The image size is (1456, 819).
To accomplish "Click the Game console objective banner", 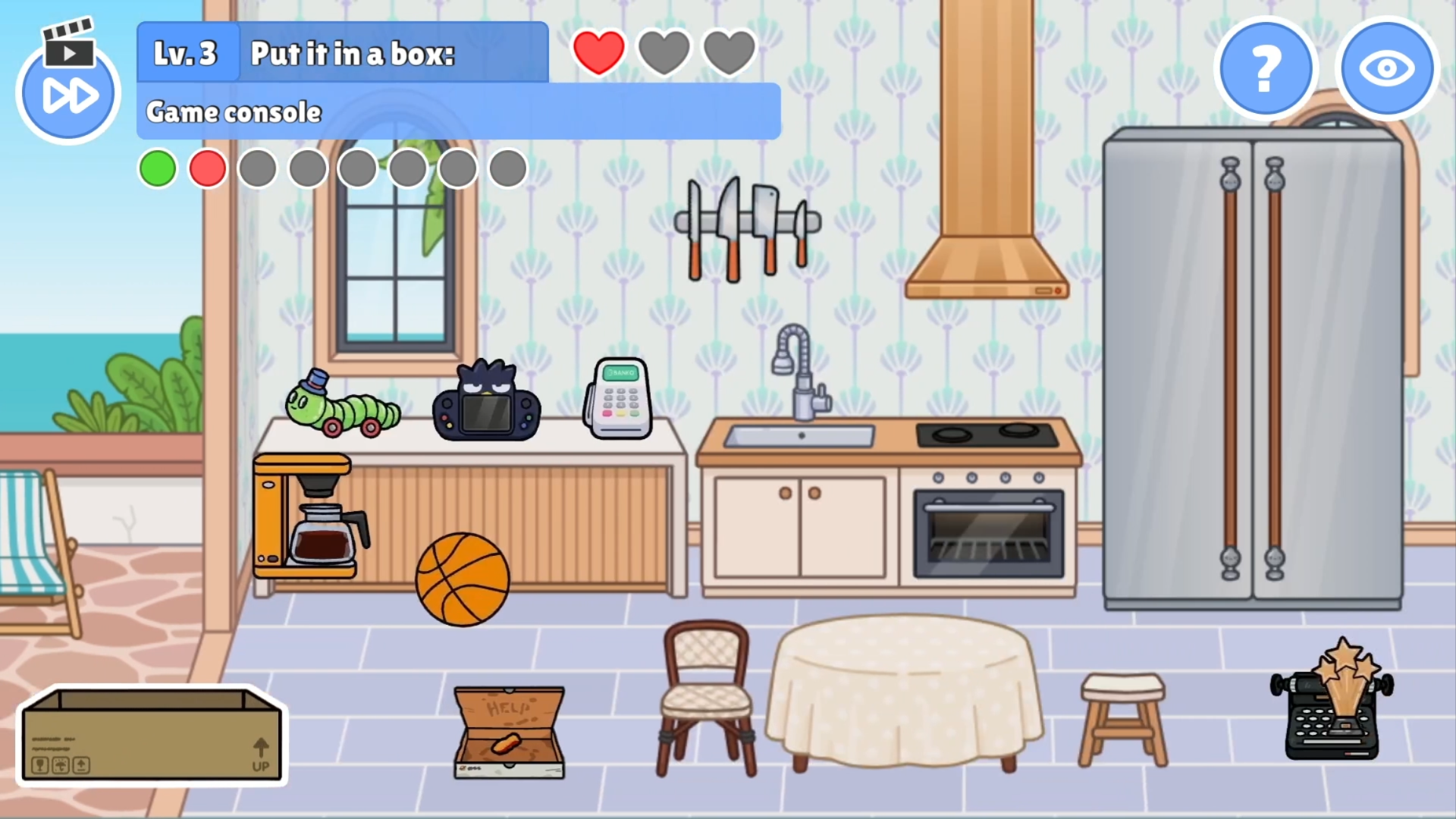I will (455, 111).
